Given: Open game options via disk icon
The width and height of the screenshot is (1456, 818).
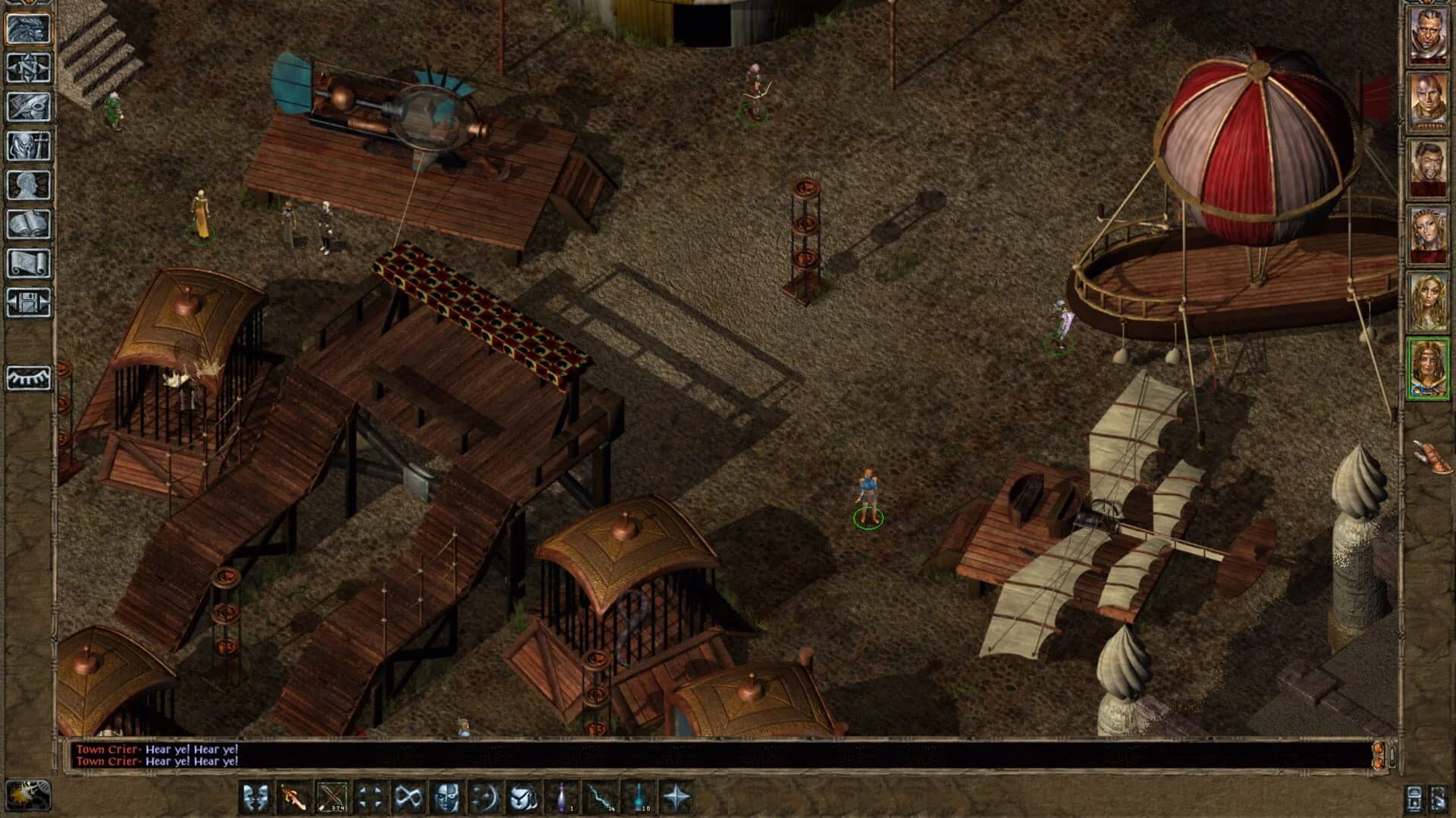Looking at the screenshot, I should click(30, 299).
